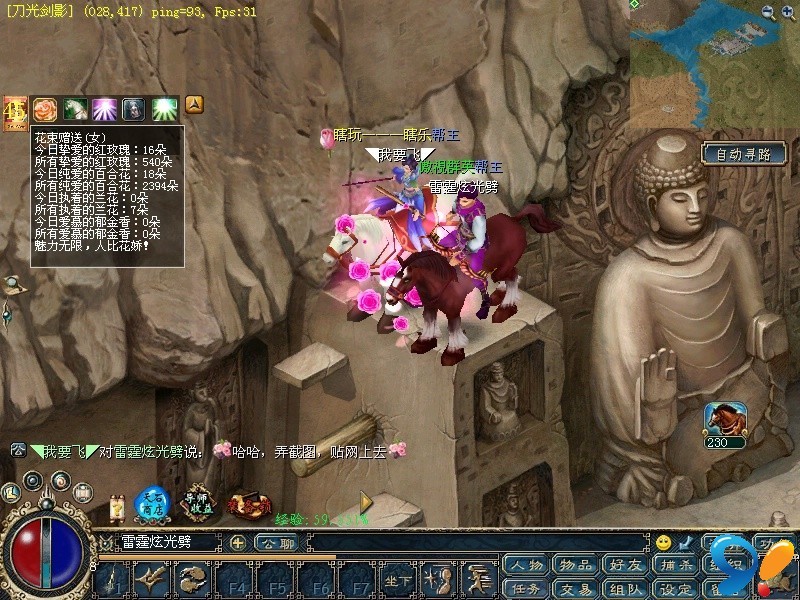The image size is (800, 600).
Task: Open the horse mount portrait showing 230
Action: click(726, 419)
